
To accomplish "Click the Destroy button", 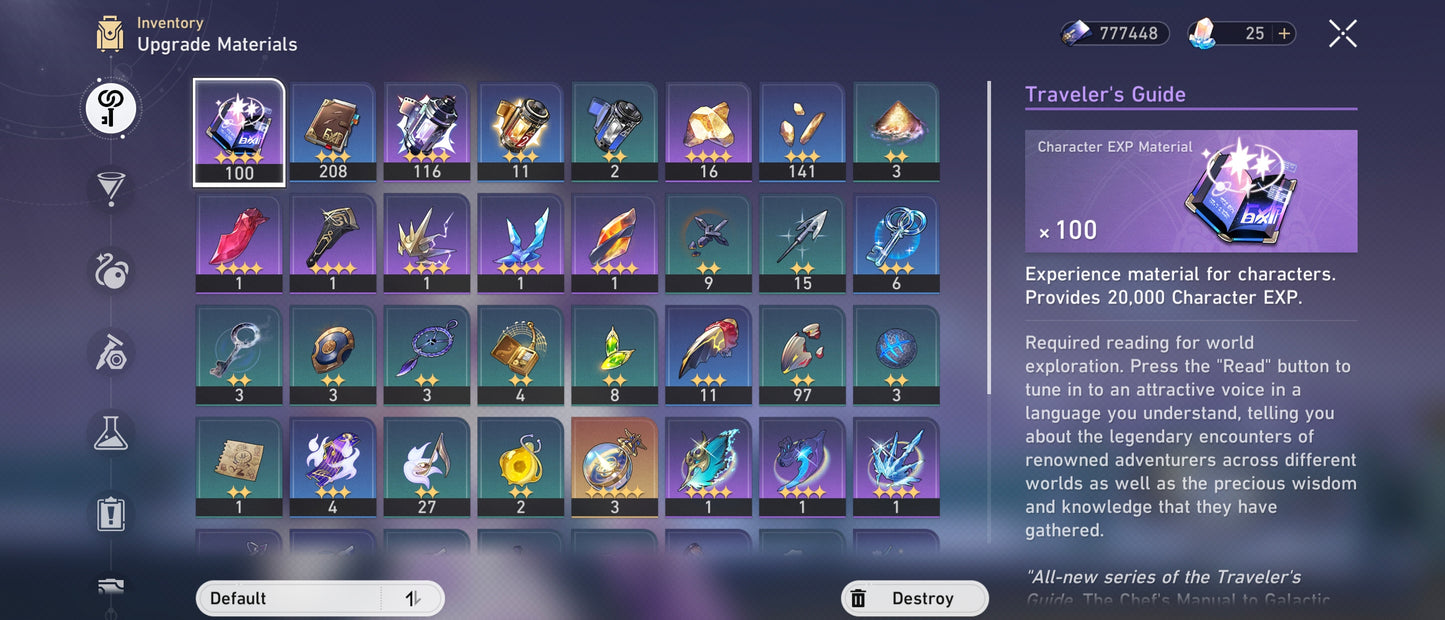I will coord(914,598).
